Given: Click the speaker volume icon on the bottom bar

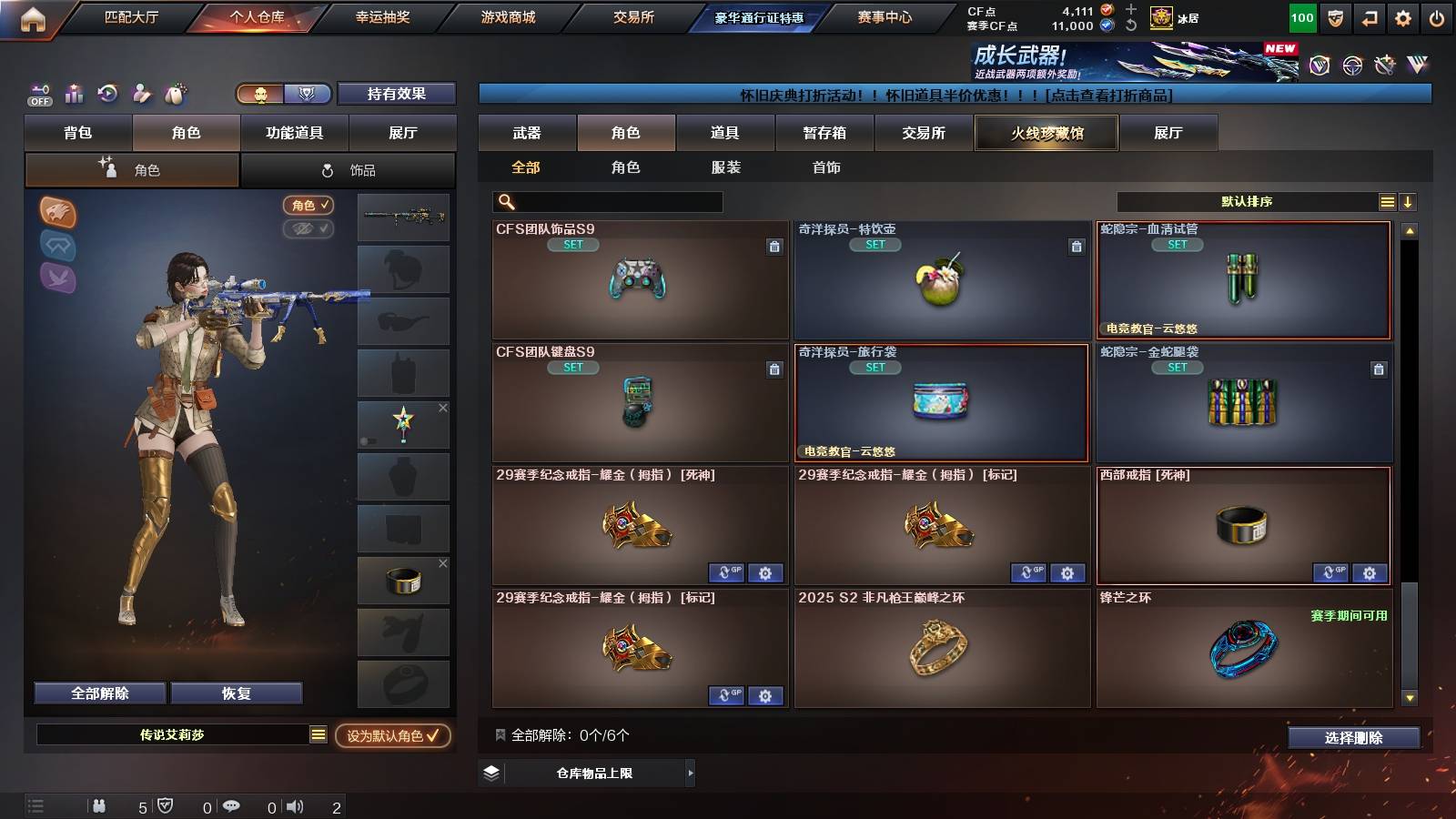Looking at the screenshot, I should (x=295, y=806).
